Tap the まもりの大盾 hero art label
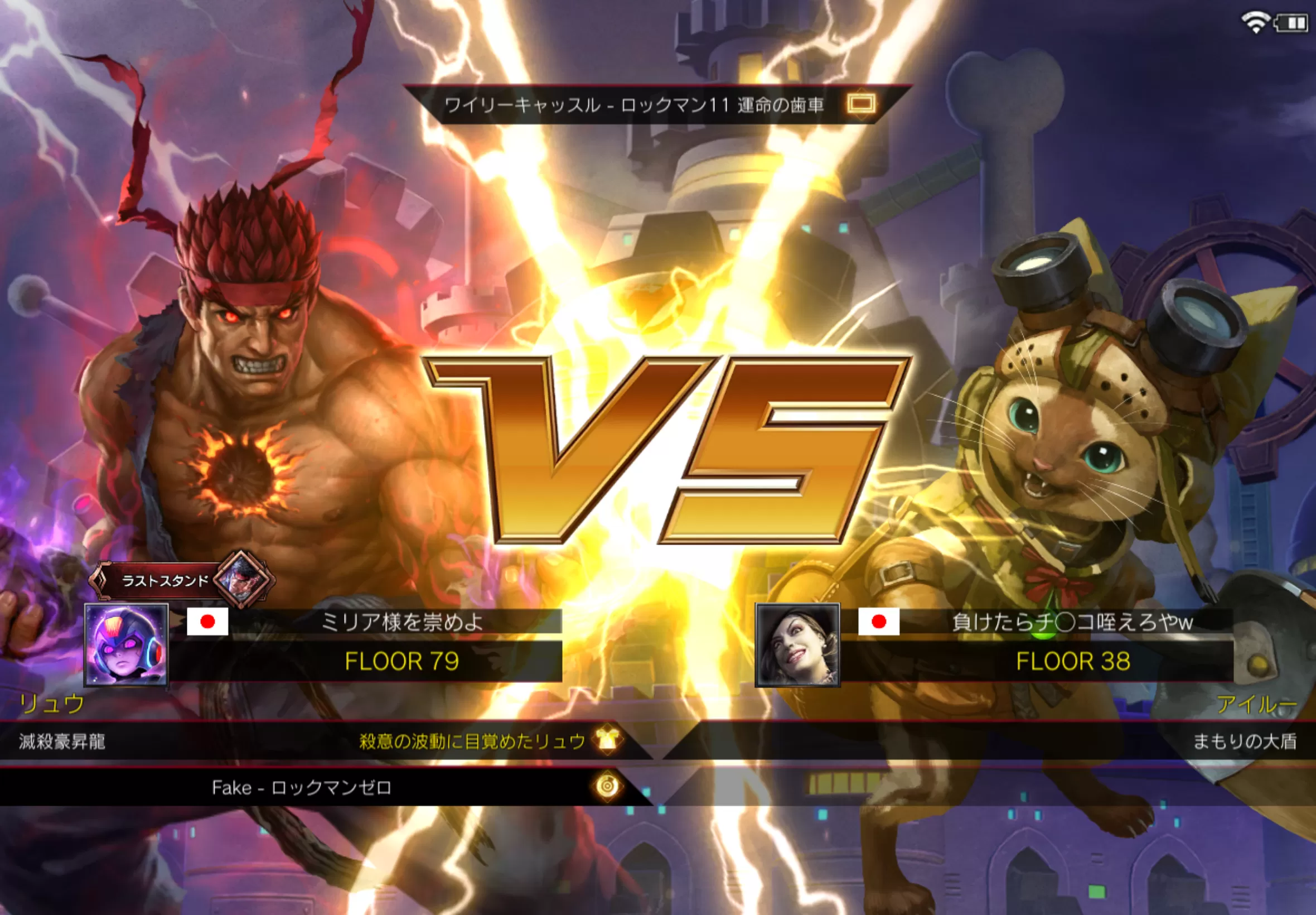The width and height of the screenshot is (1316, 915). [1245, 741]
